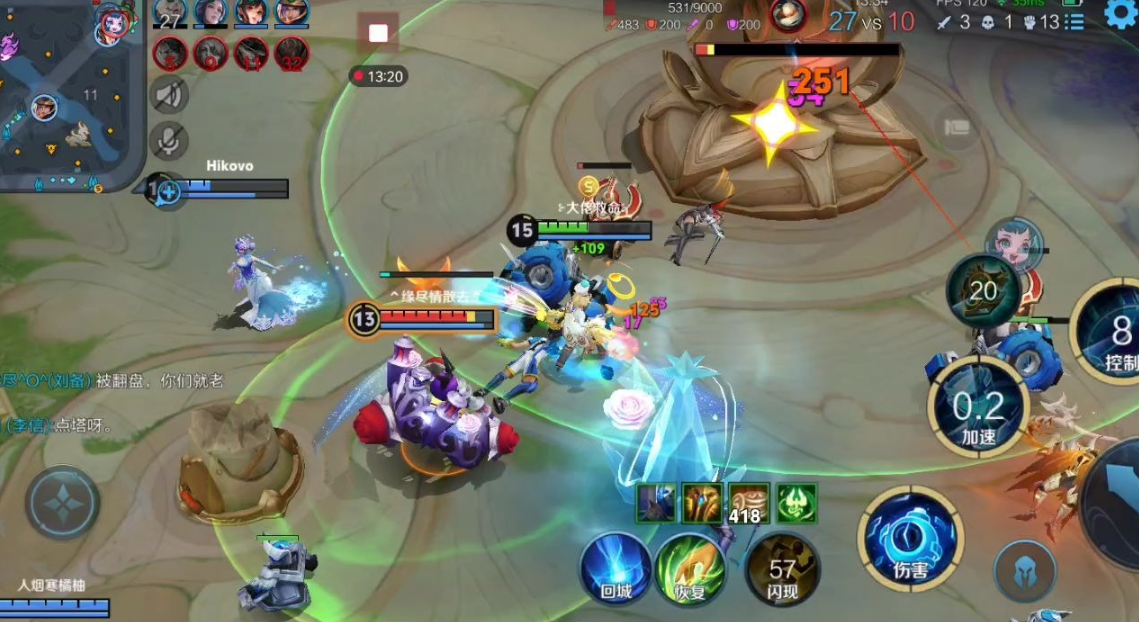The image size is (1139, 622).
Task: Select the green trident buff icon
Action: (x=797, y=503)
